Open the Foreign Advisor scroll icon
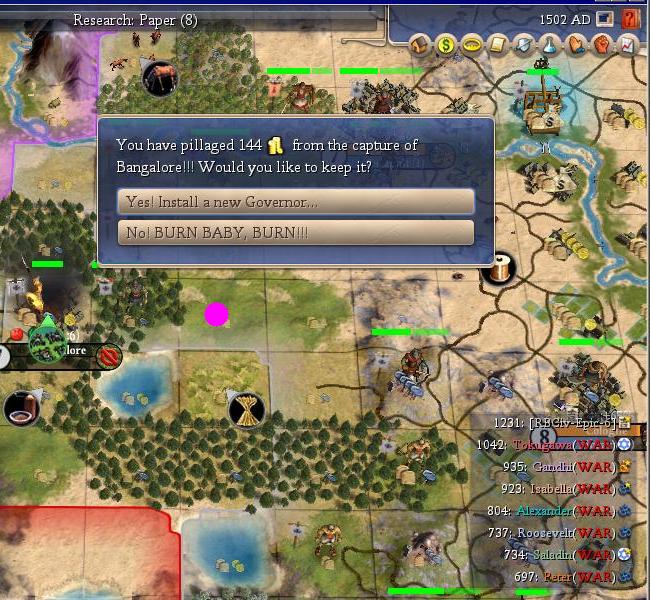Screen dimensions: 650x600 tap(498, 44)
